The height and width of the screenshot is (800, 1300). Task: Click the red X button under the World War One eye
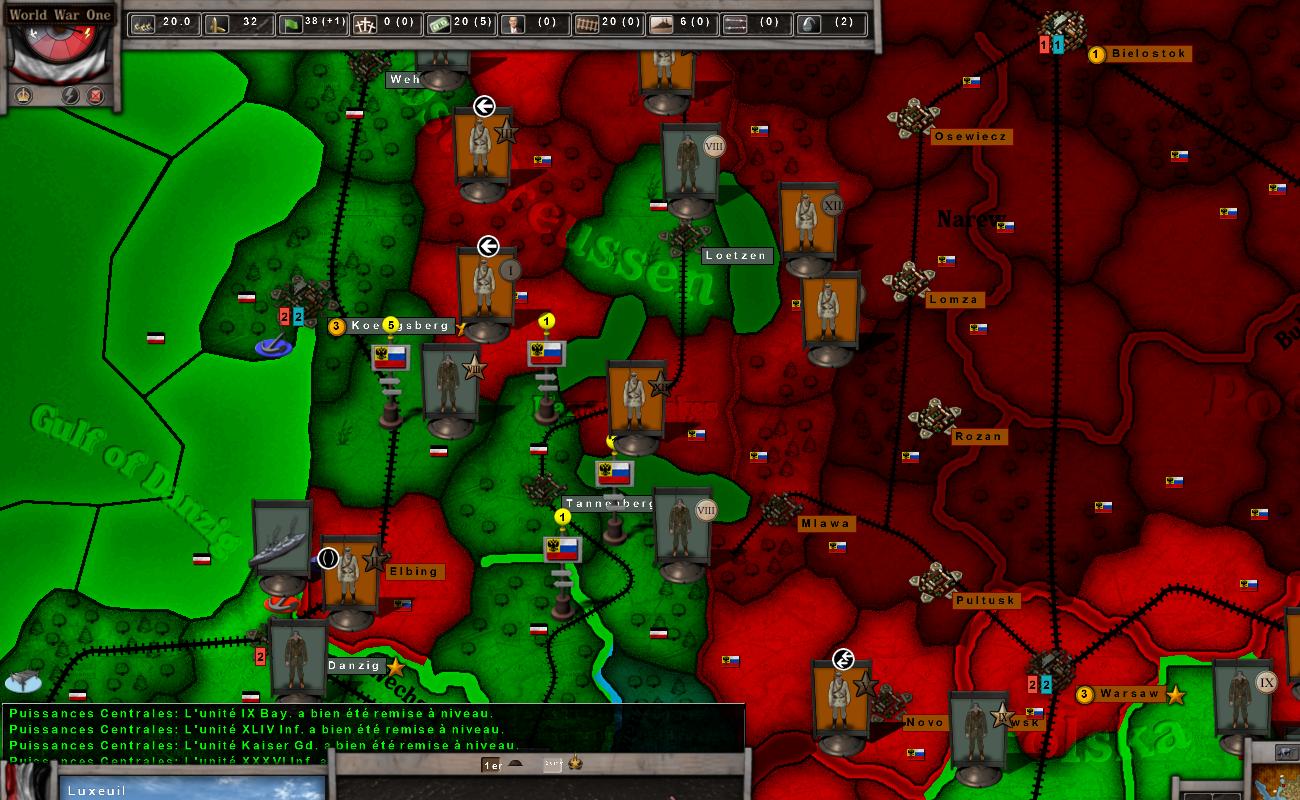point(95,97)
